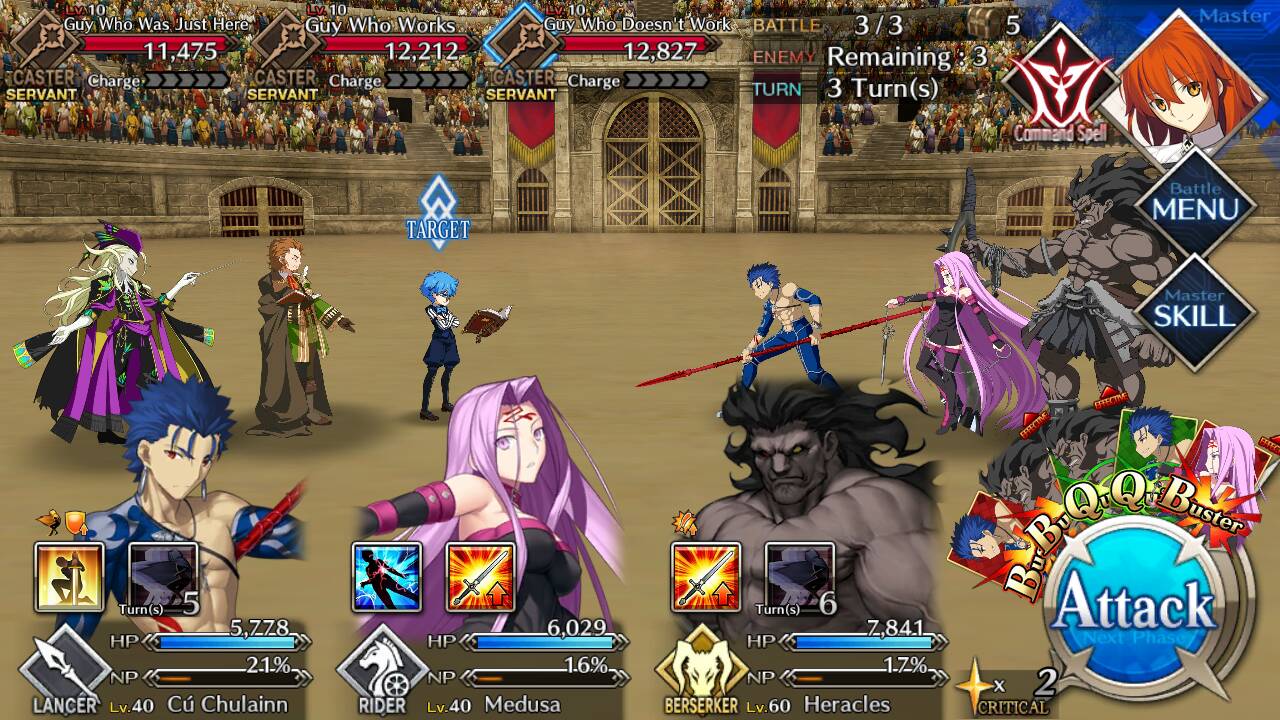Check Heracles's skill on 6-turn cooldown
This screenshot has height=720, width=1280.
(x=800, y=578)
